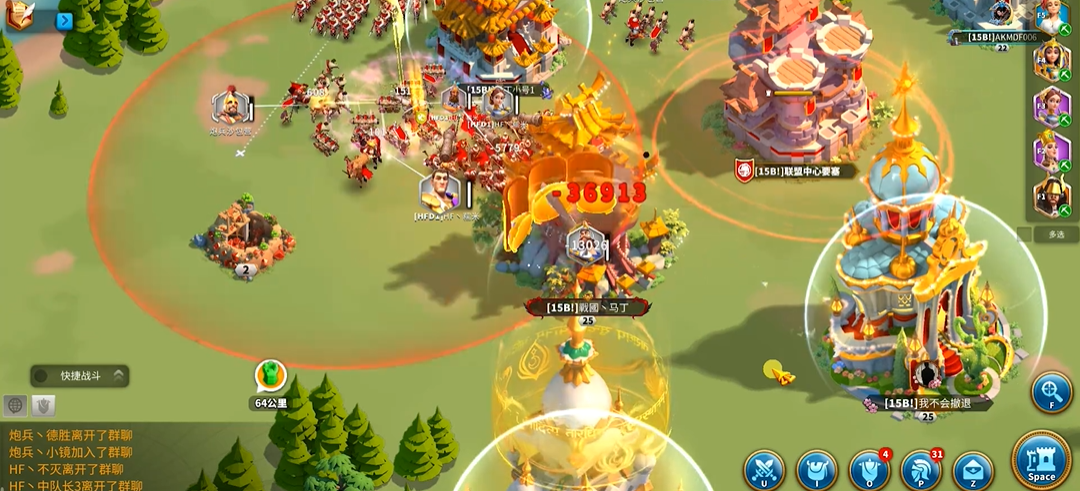Image resolution: width=1080 pixels, height=491 pixels.
Task: Toggle the 多选 multi-select option
Action: point(1054,234)
